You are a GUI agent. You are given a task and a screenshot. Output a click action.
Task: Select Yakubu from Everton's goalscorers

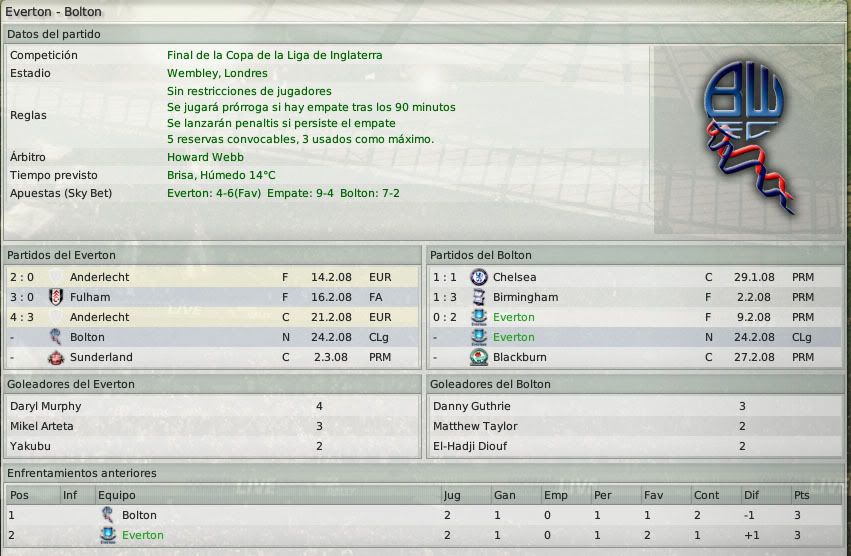pos(30,447)
